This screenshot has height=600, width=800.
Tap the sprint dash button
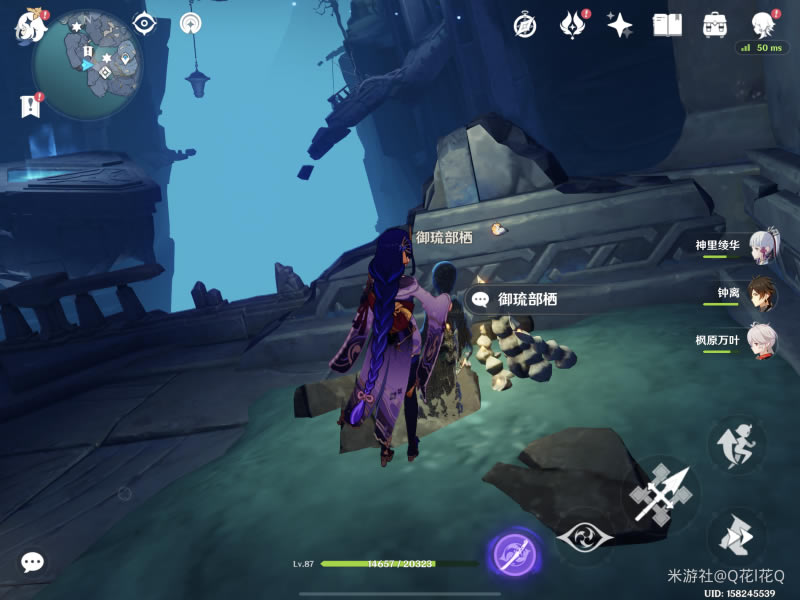(737, 536)
